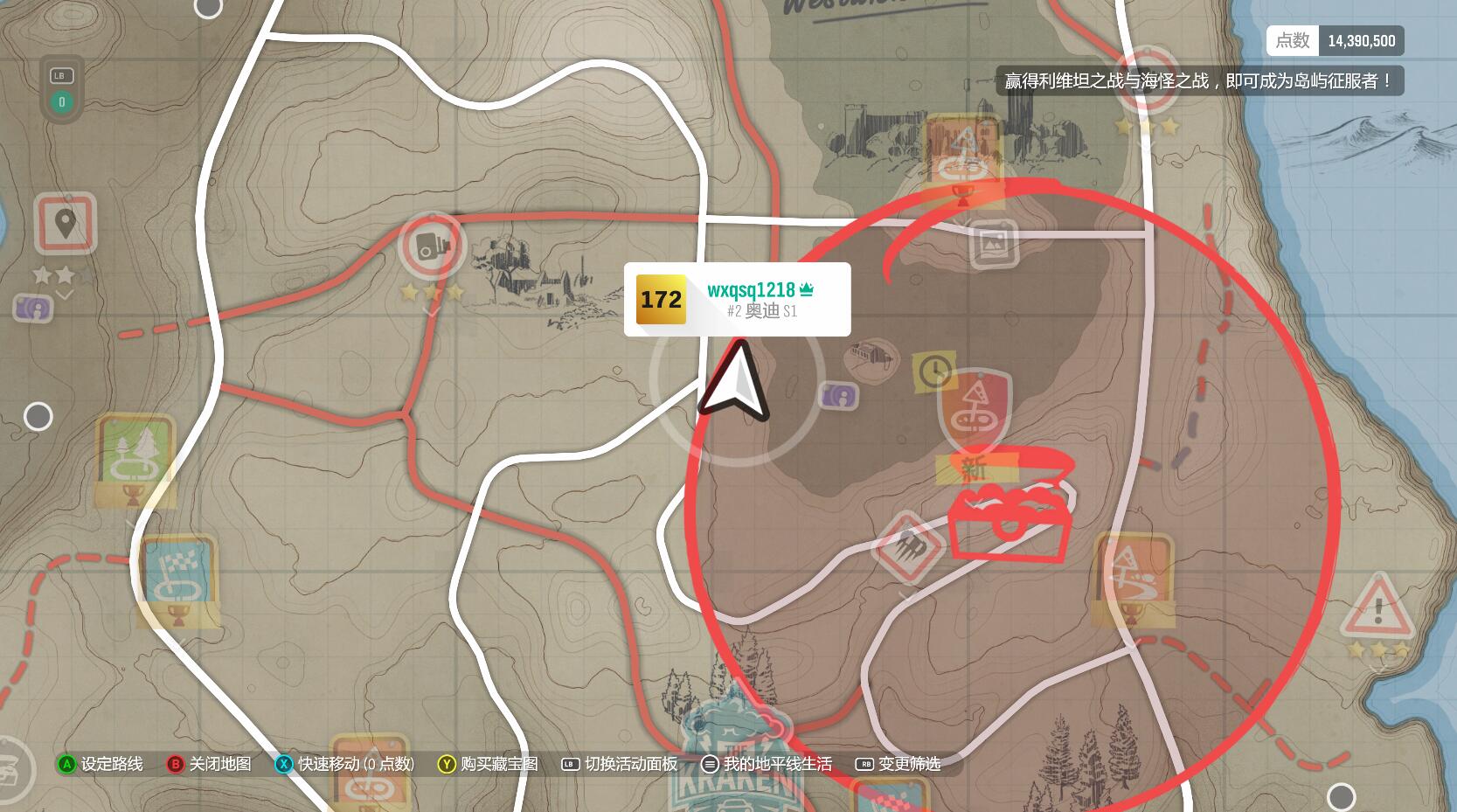Select the wxqsq1218 player tag

pos(737,299)
